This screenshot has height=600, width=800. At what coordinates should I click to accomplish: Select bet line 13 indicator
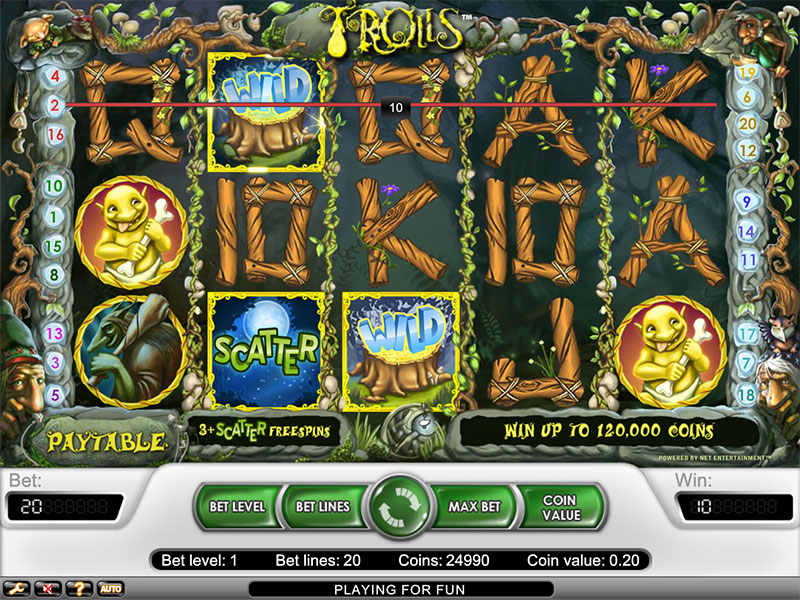[54, 333]
